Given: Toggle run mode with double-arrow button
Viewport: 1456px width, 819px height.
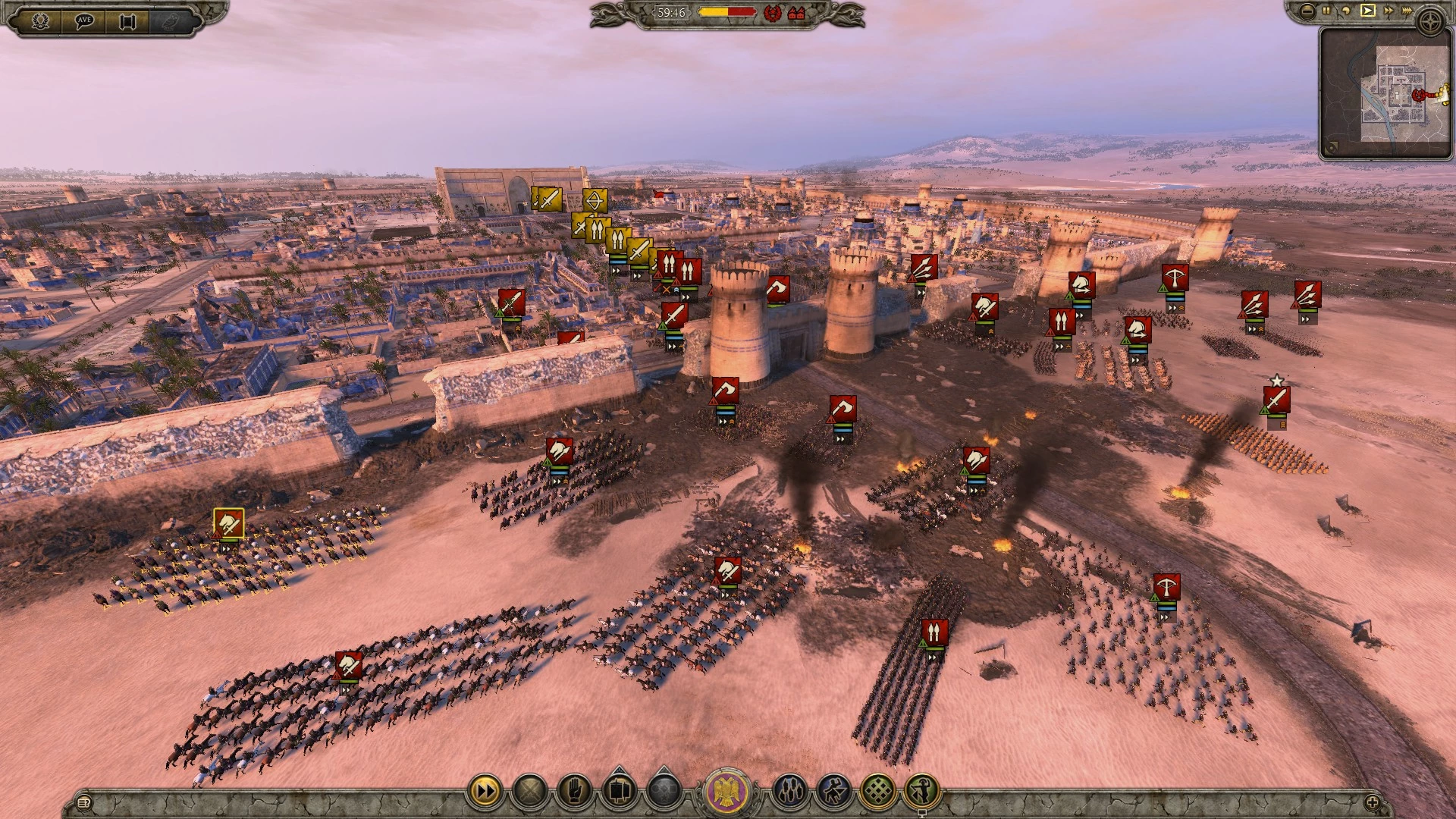Looking at the screenshot, I should (x=485, y=792).
